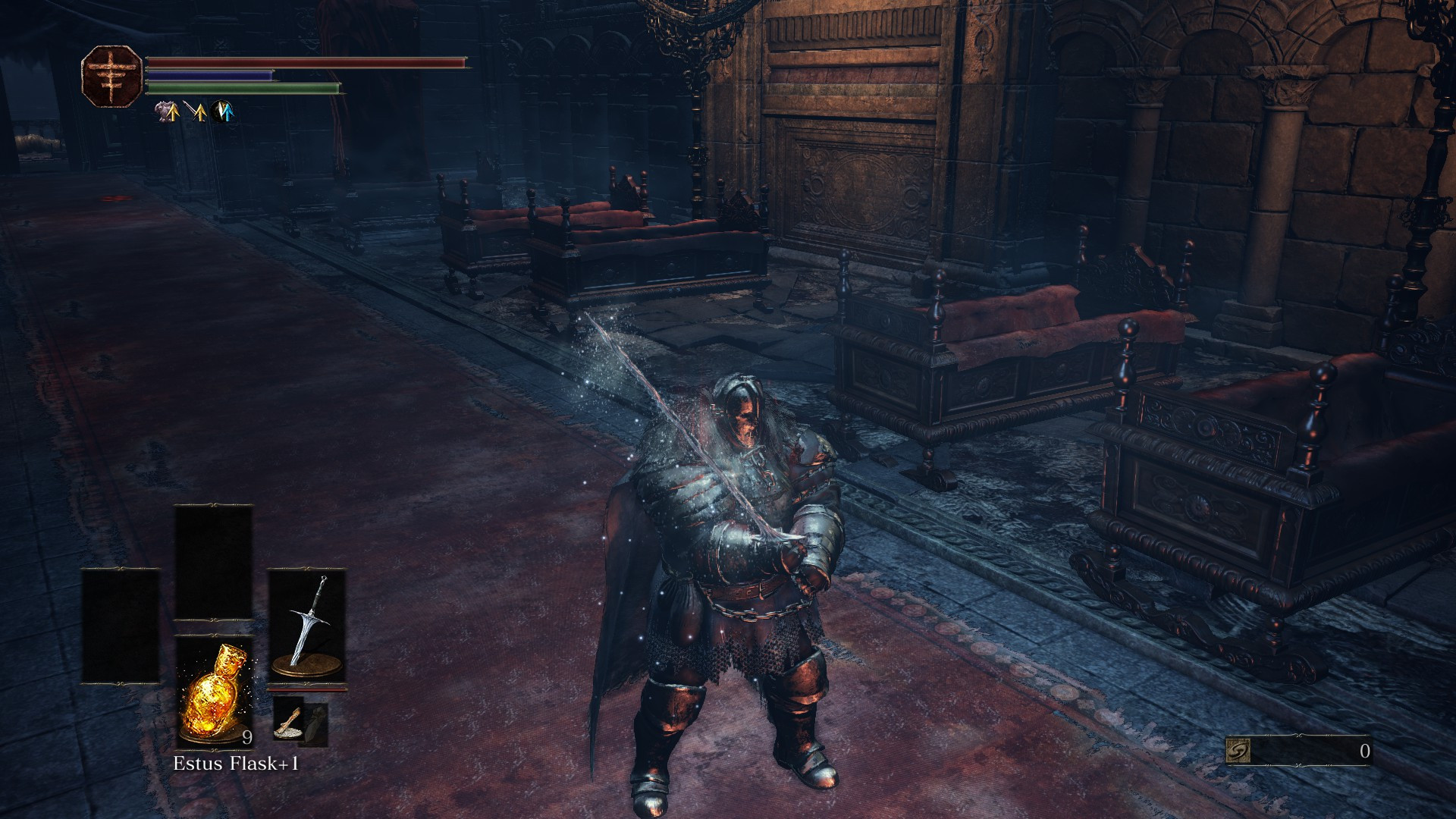This screenshot has height=819, width=1456.
Task: Click the octagonal covenant emblem icon
Action: click(111, 75)
